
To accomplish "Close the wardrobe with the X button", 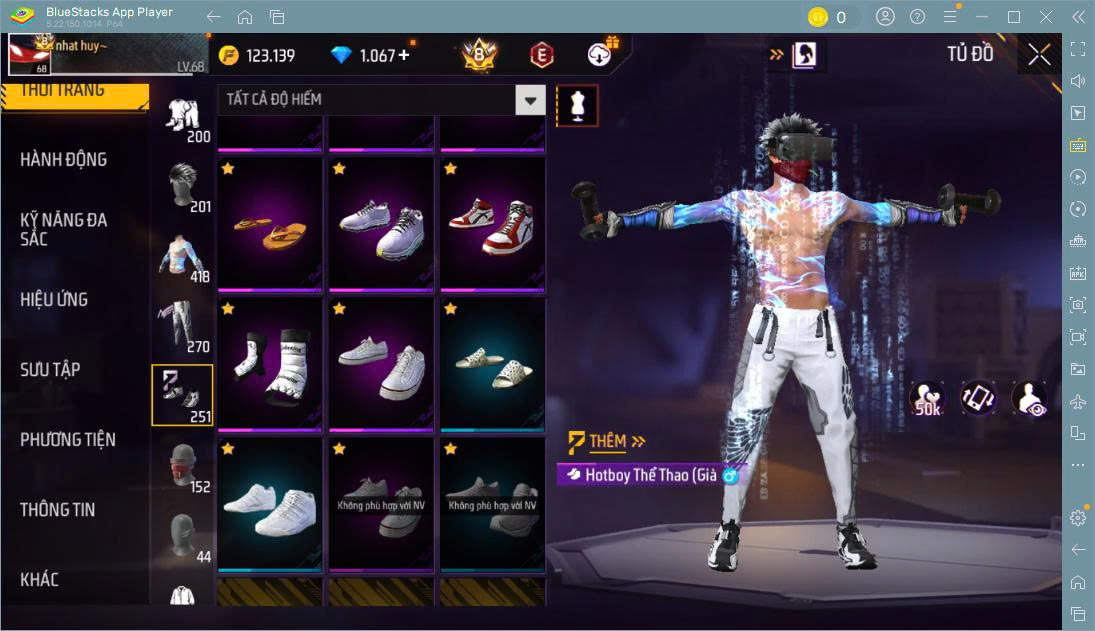I will (x=1039, y=55).
